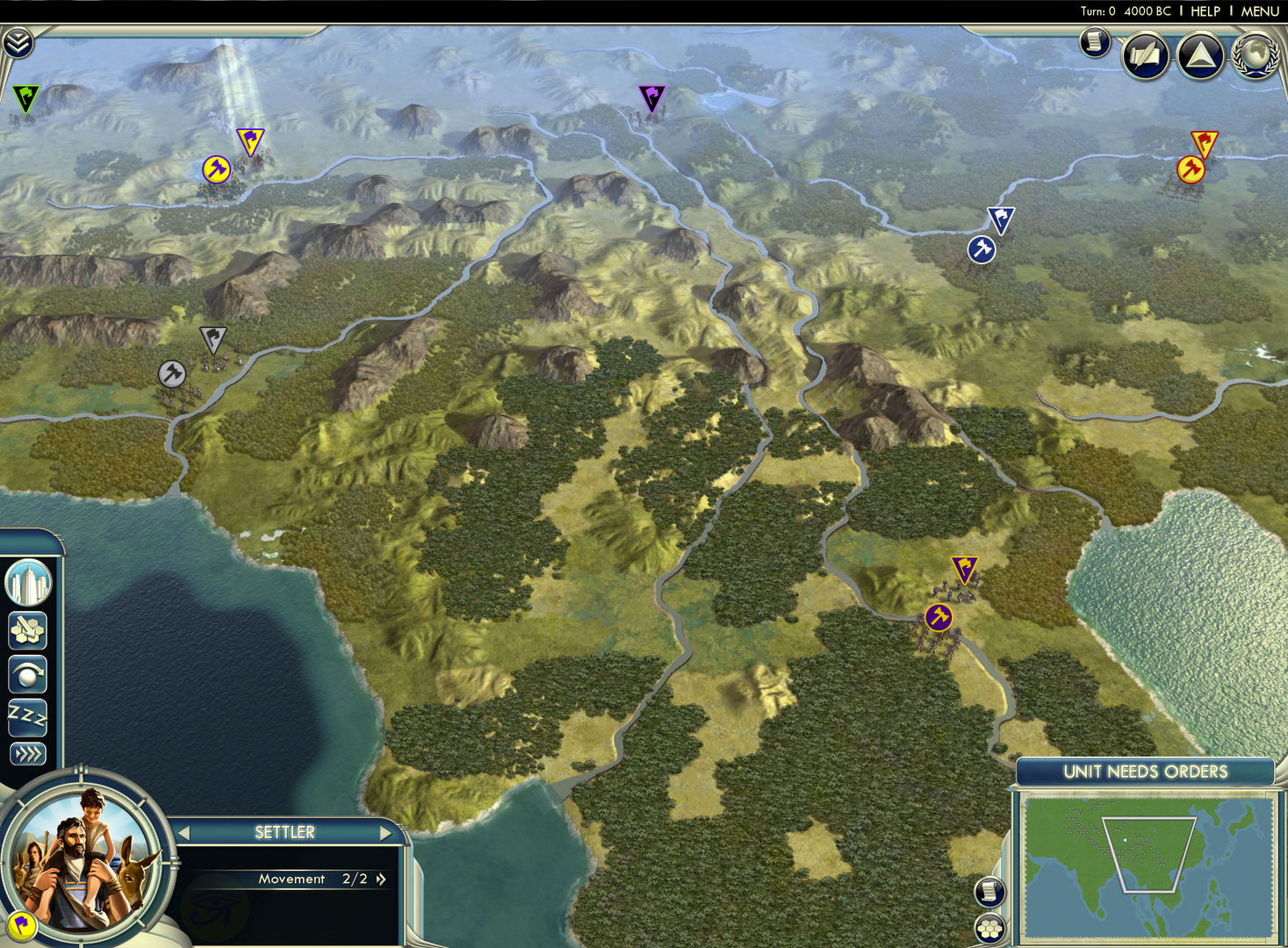Select the hex tile improvement action icon
Viewport: 1288px width, 948px height.
click(x=27, y=631)
